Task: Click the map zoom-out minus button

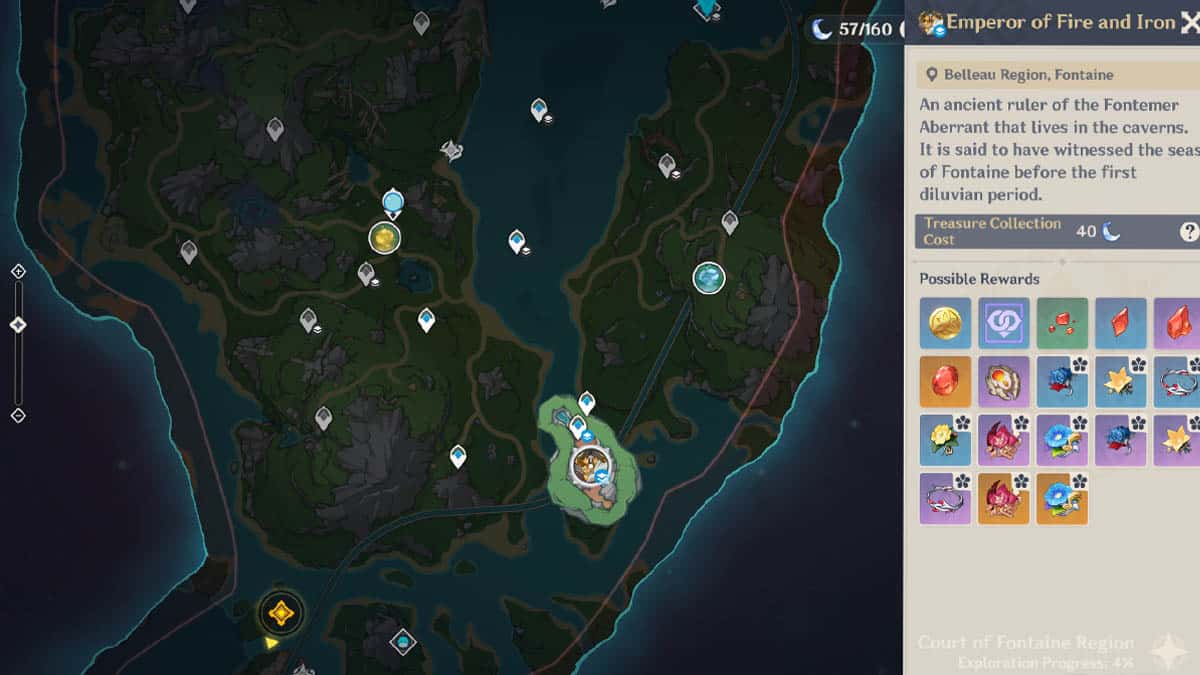Action: tap(18, 415)
